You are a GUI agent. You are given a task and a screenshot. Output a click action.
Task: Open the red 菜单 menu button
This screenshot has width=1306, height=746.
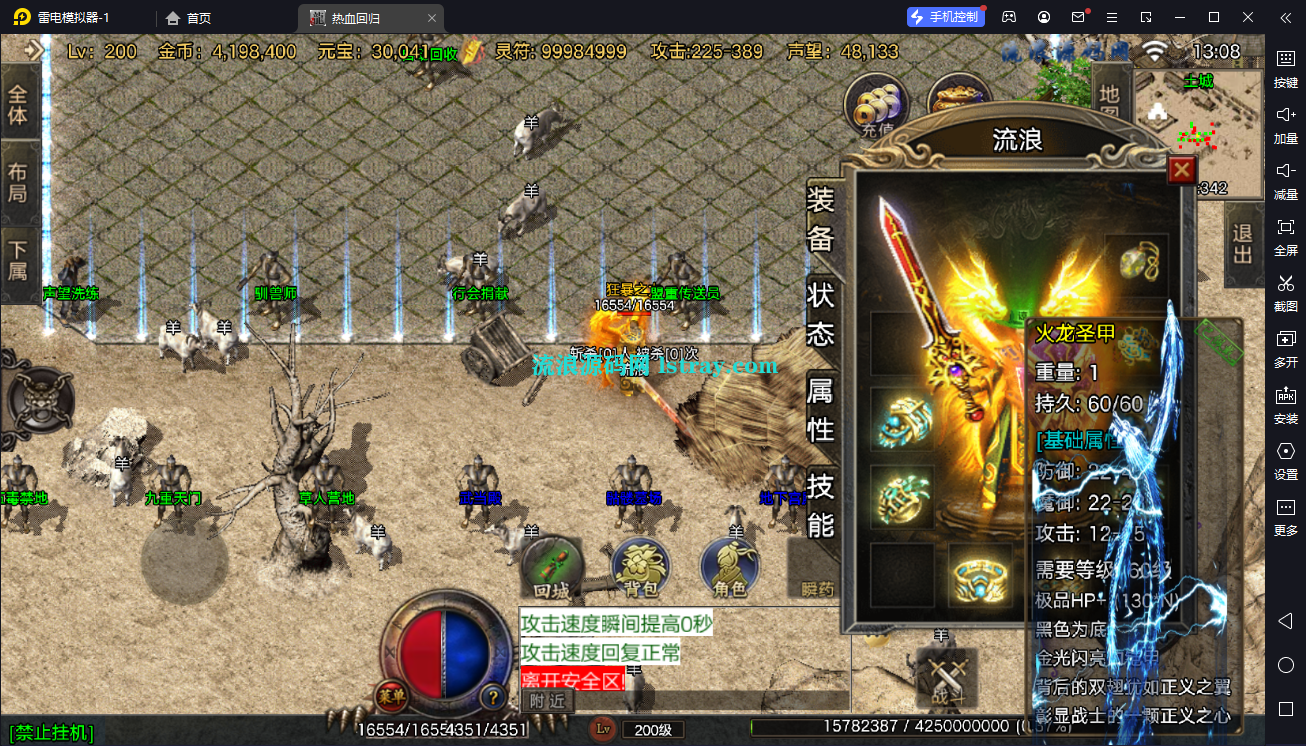[391, 695]
